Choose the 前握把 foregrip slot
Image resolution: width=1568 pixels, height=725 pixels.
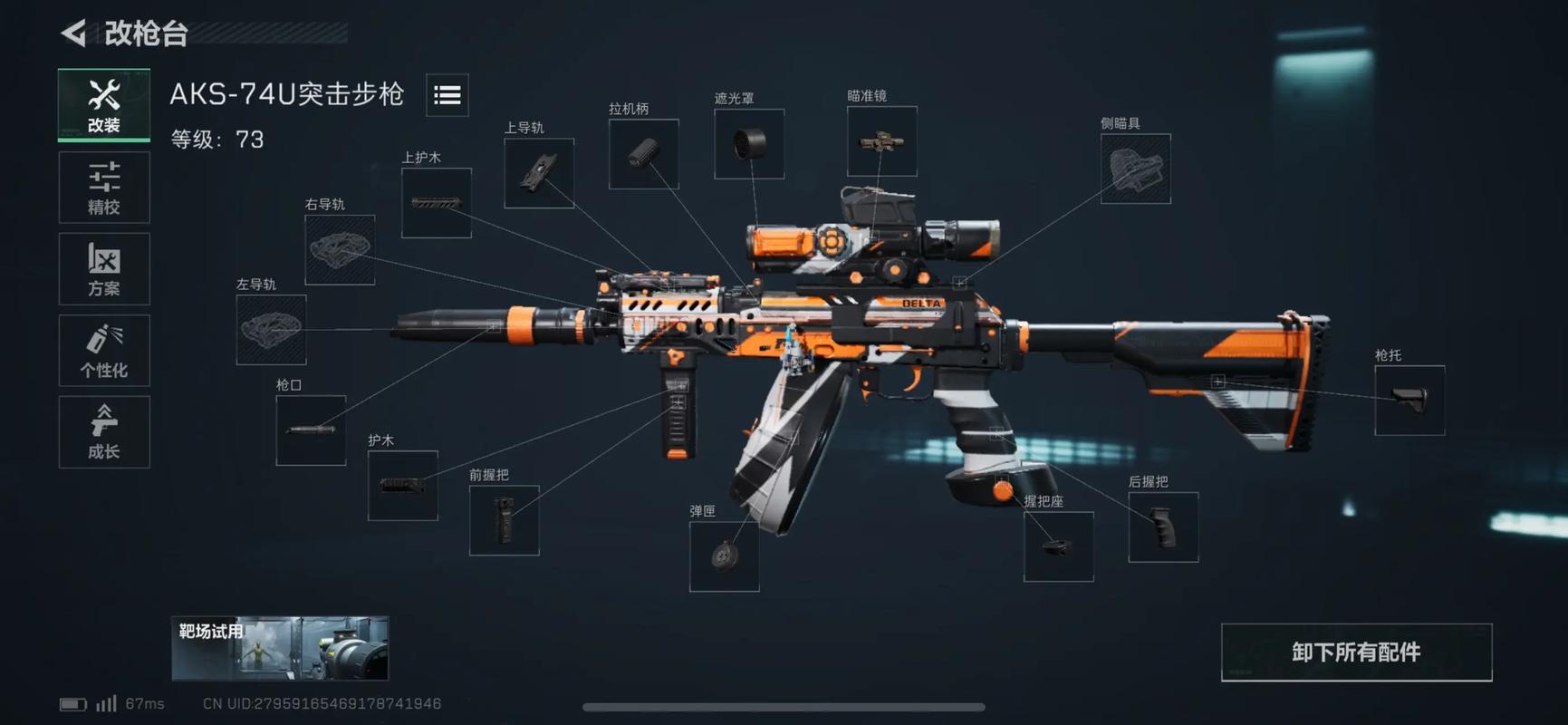505,520
